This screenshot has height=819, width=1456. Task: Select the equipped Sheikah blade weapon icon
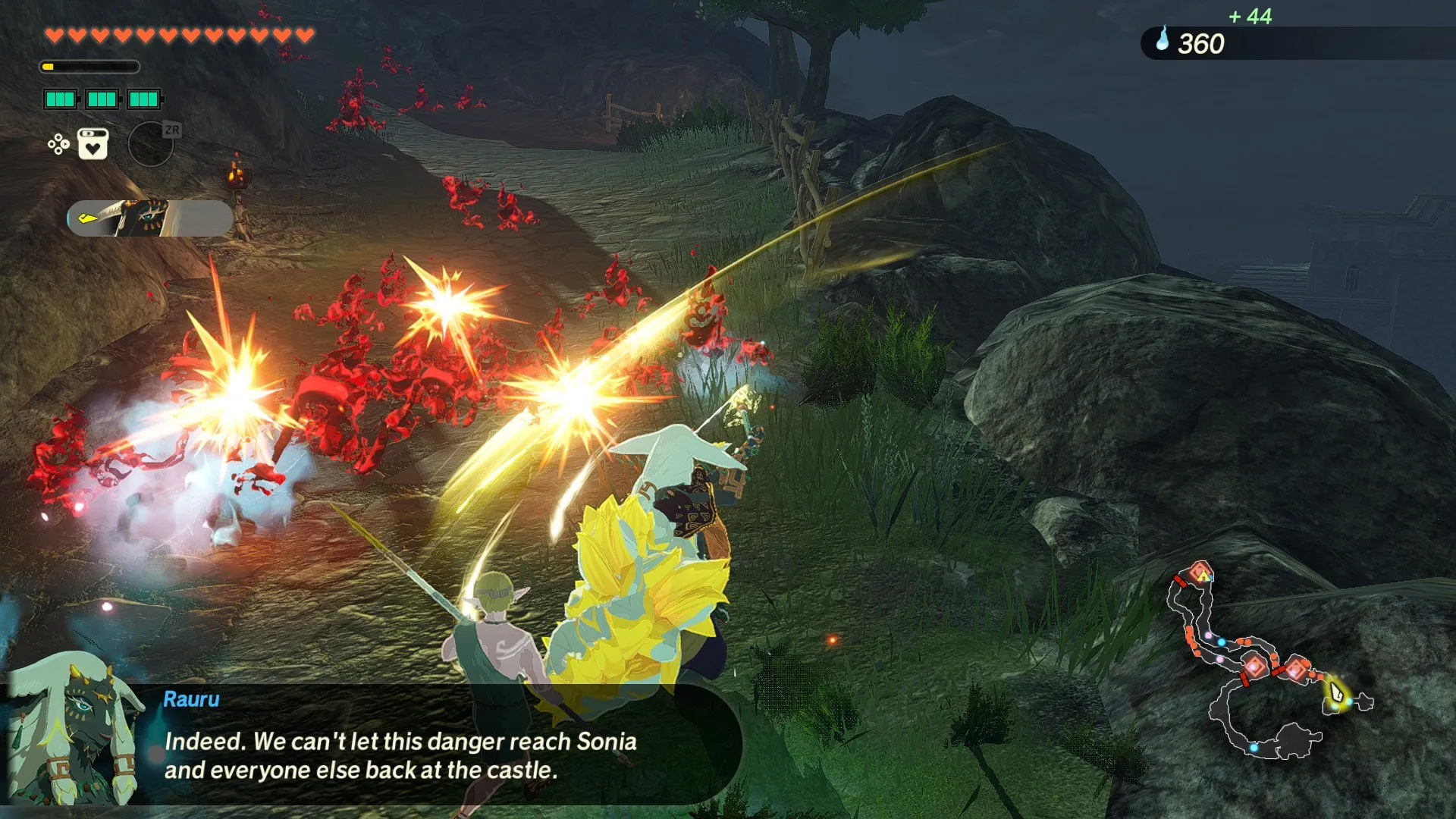(144, 216)
